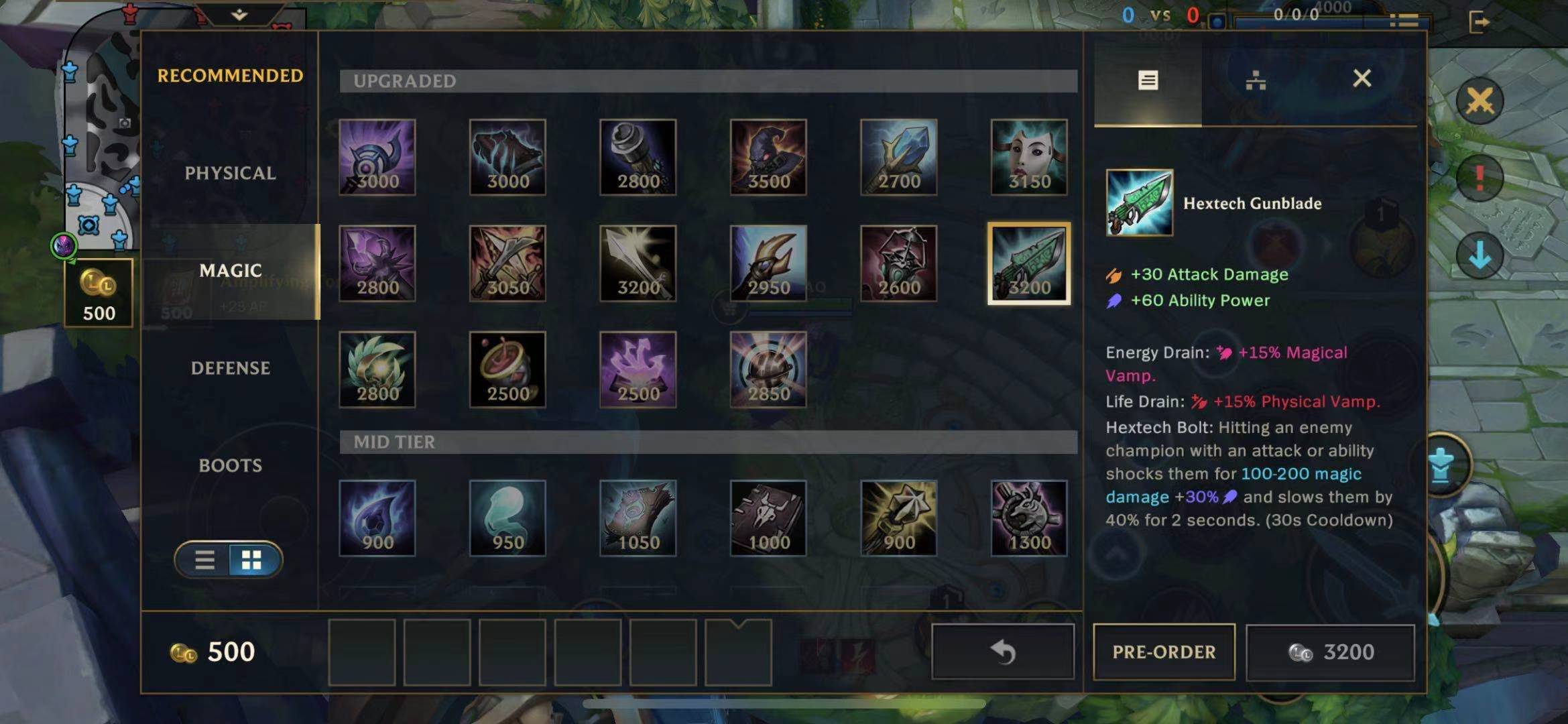Select the Defense category
This screenshot has height=724, width=1568.
pyautogui.click(x=230, y=368)
